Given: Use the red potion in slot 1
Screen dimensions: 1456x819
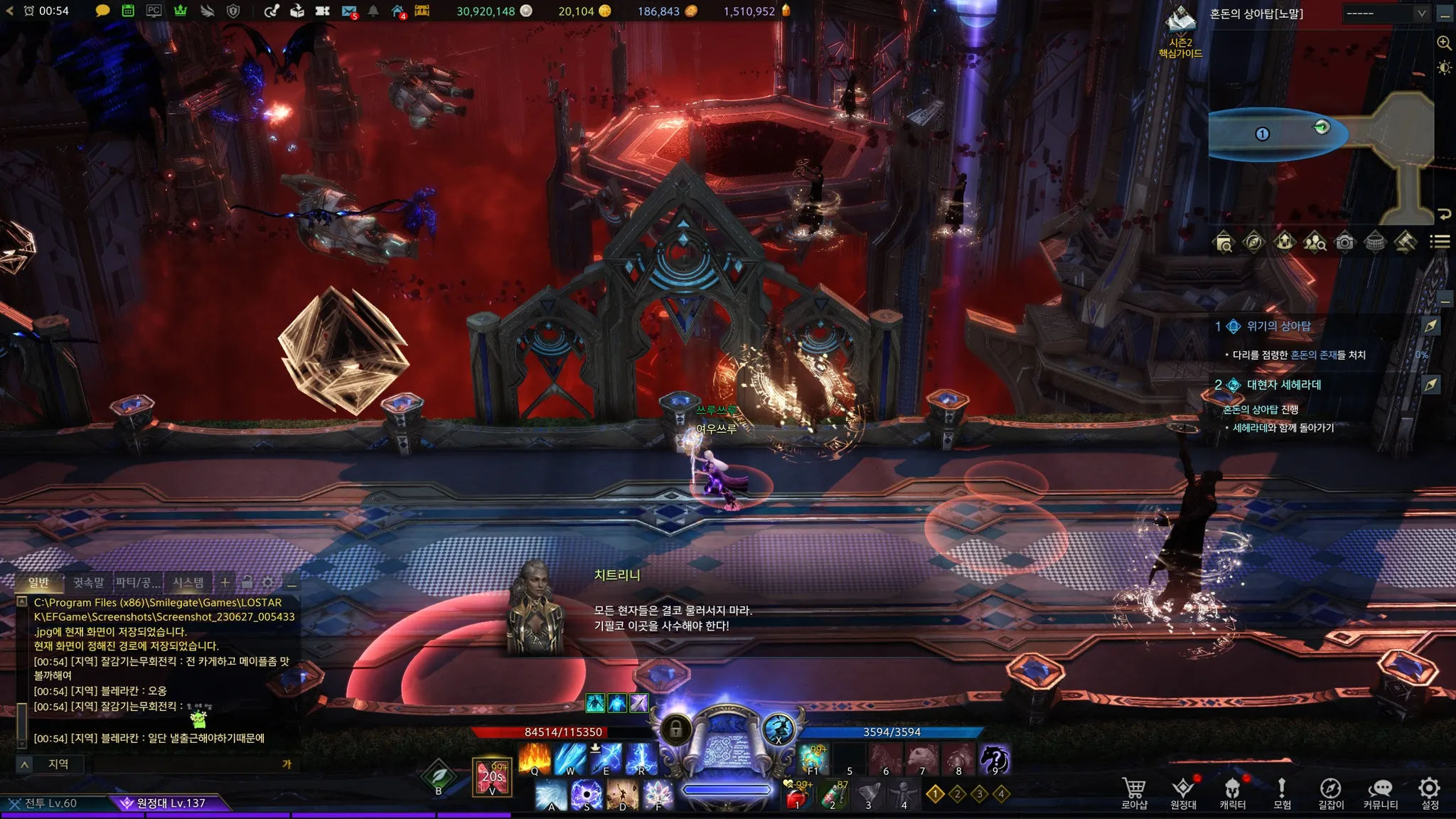Looking at the screenshot, I should pos(798,796).
